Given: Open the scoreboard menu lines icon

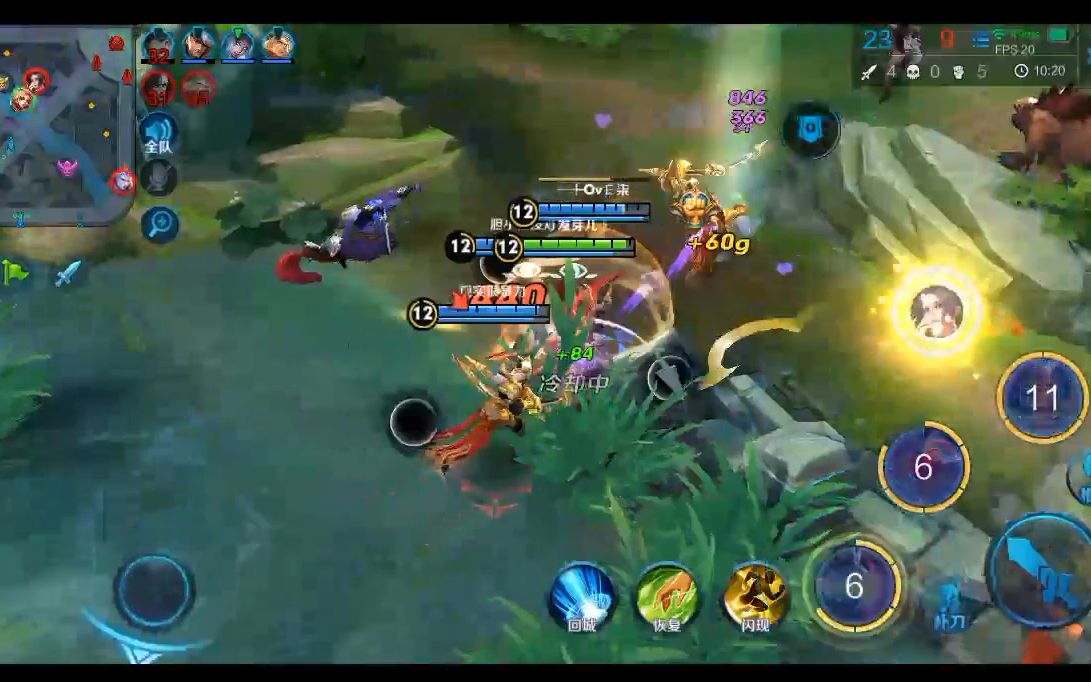Looking at the screenshot, I should [x=979, y=41].
